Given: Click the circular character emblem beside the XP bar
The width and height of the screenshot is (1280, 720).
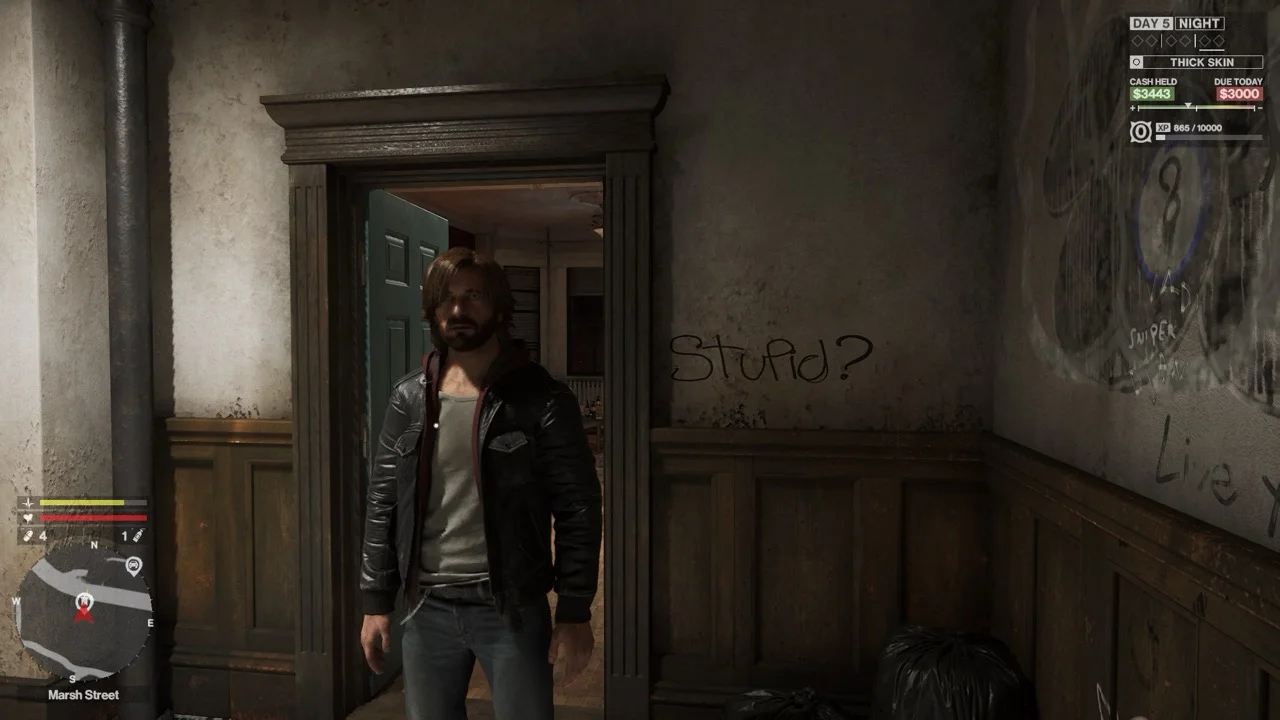Looking at the screenshot, I should click(x=1141, y=130).
